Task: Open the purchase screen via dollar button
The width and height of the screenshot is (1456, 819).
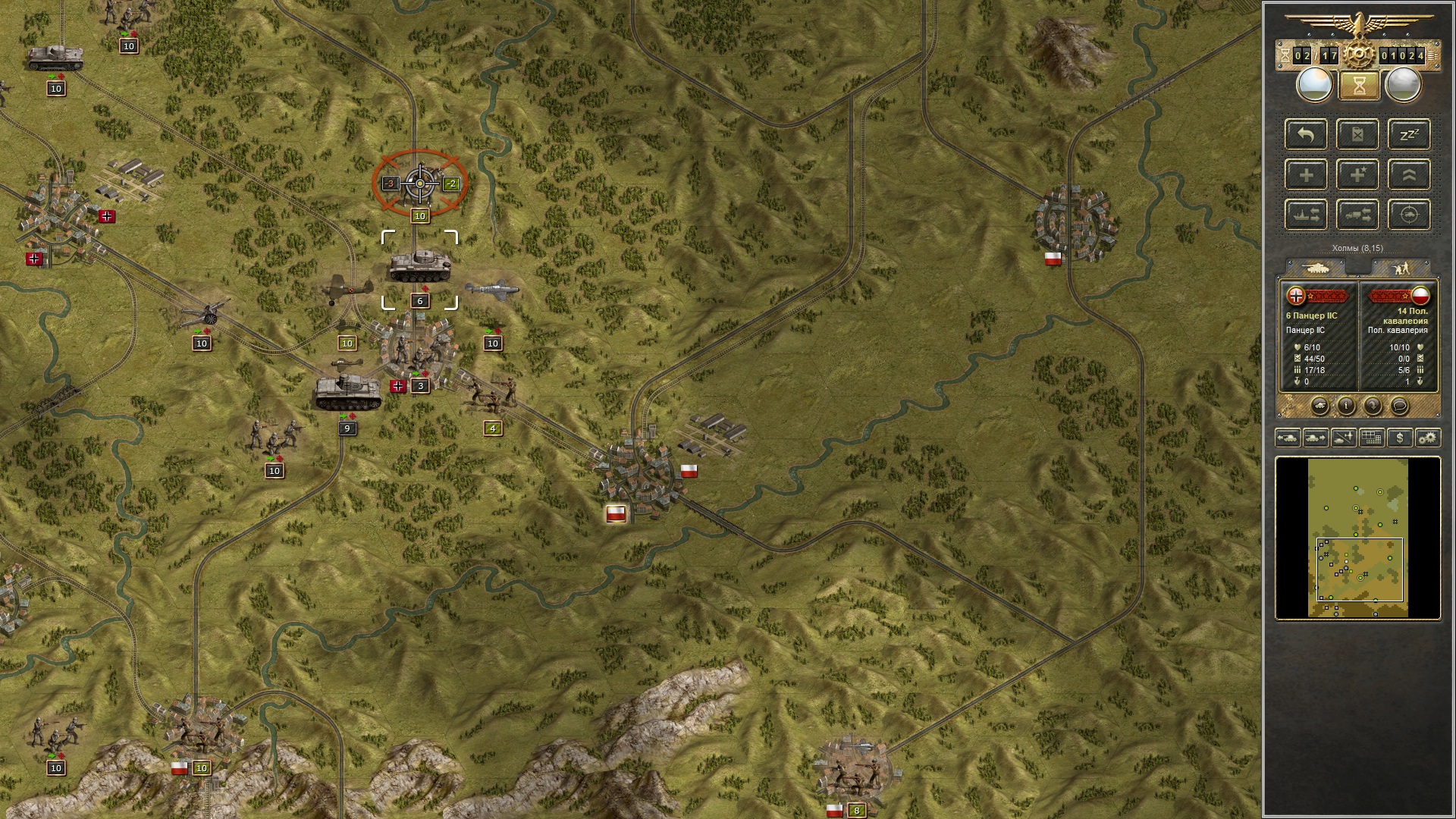Action: point(1400,438)
